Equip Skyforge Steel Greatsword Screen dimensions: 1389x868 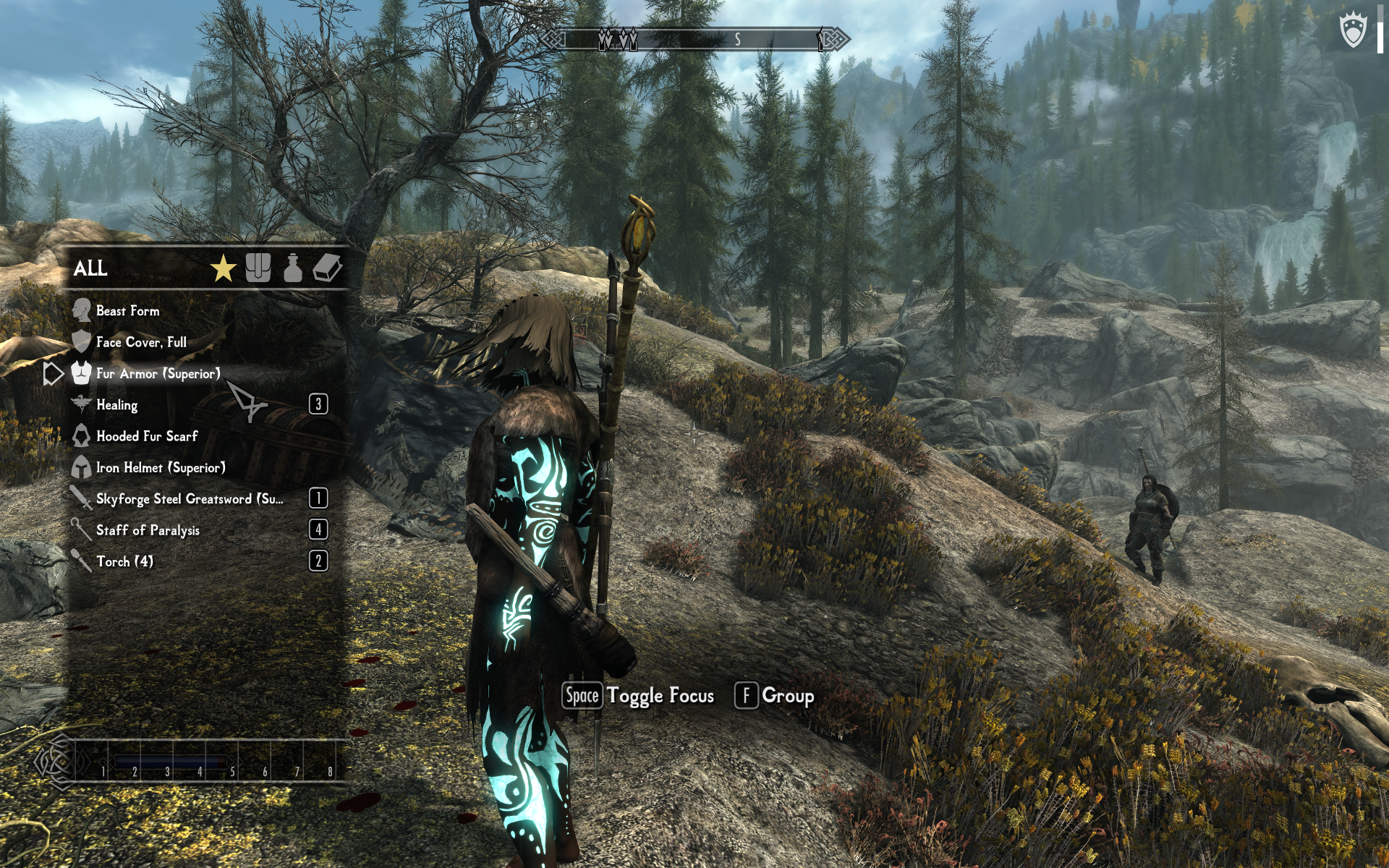pyautogui.click(x=190, y=499)
